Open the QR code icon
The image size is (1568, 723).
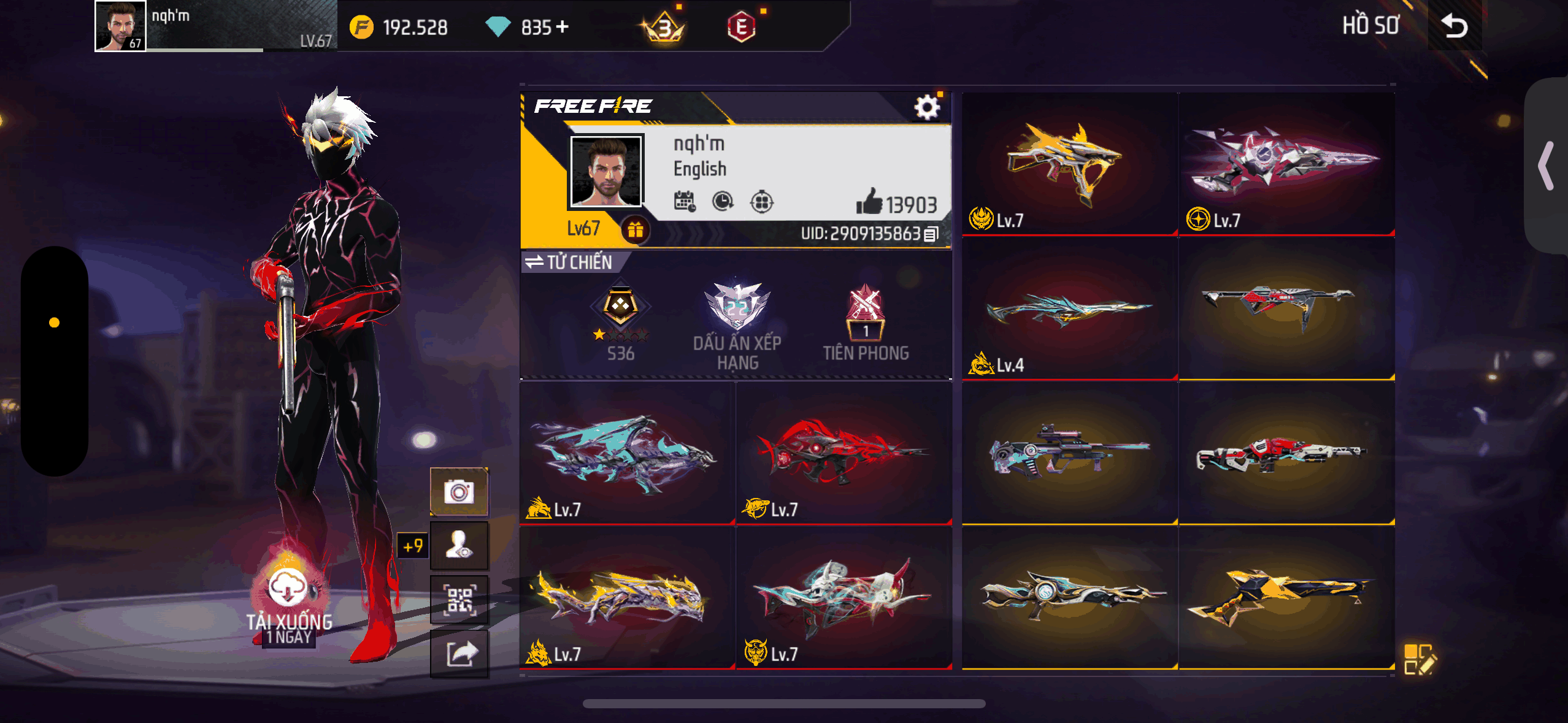pyautogui.click(x=459, y=599)
